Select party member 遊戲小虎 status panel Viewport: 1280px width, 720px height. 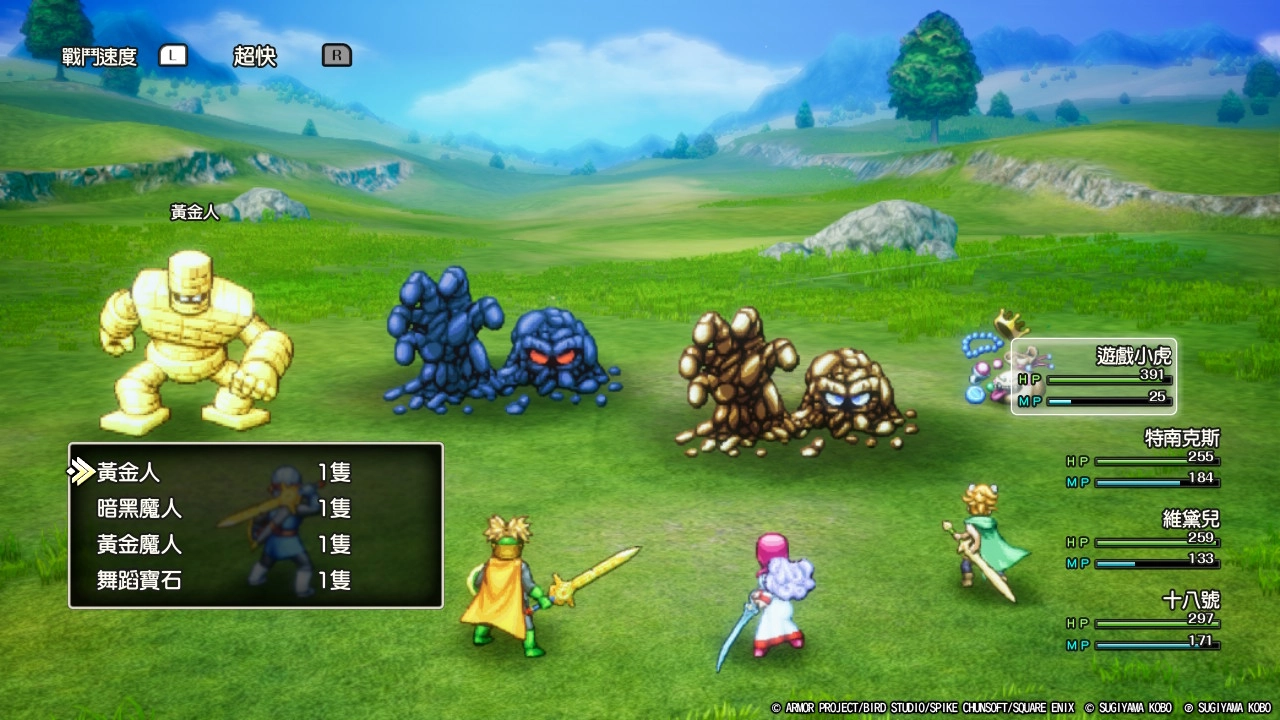coord(1095,377)
